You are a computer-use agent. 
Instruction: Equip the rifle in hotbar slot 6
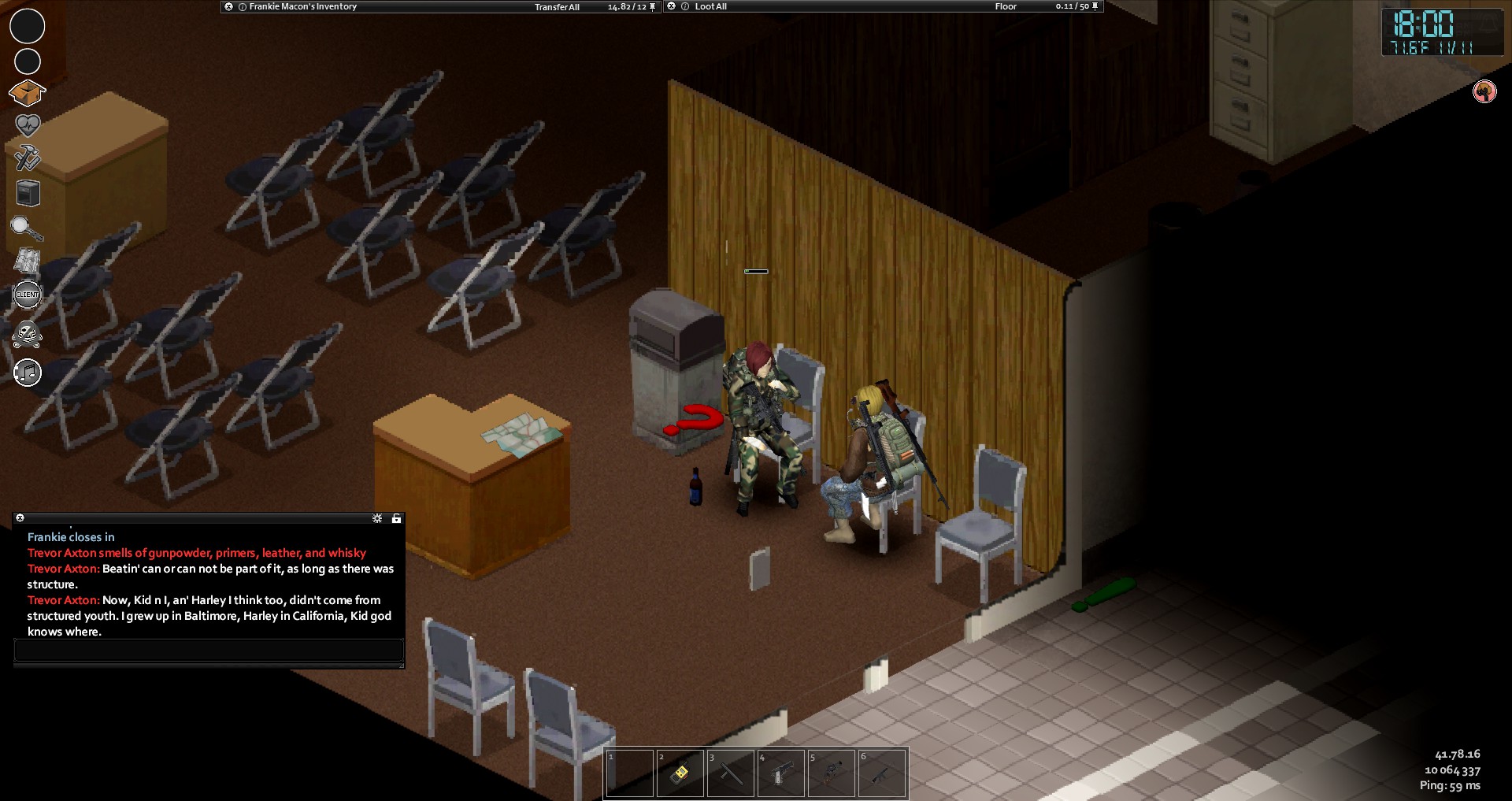click(x=882, y=773)
